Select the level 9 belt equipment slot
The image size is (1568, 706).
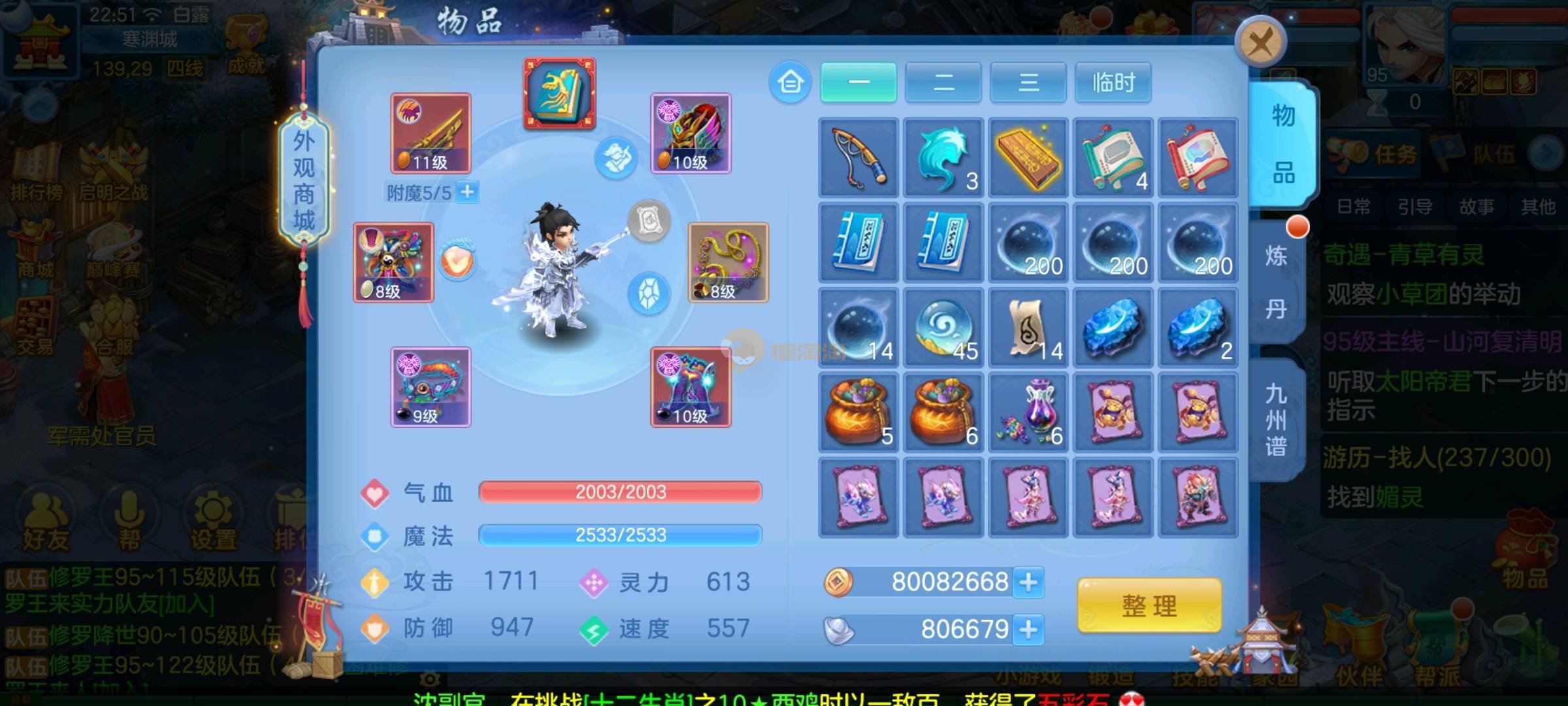tap(431, 387)
